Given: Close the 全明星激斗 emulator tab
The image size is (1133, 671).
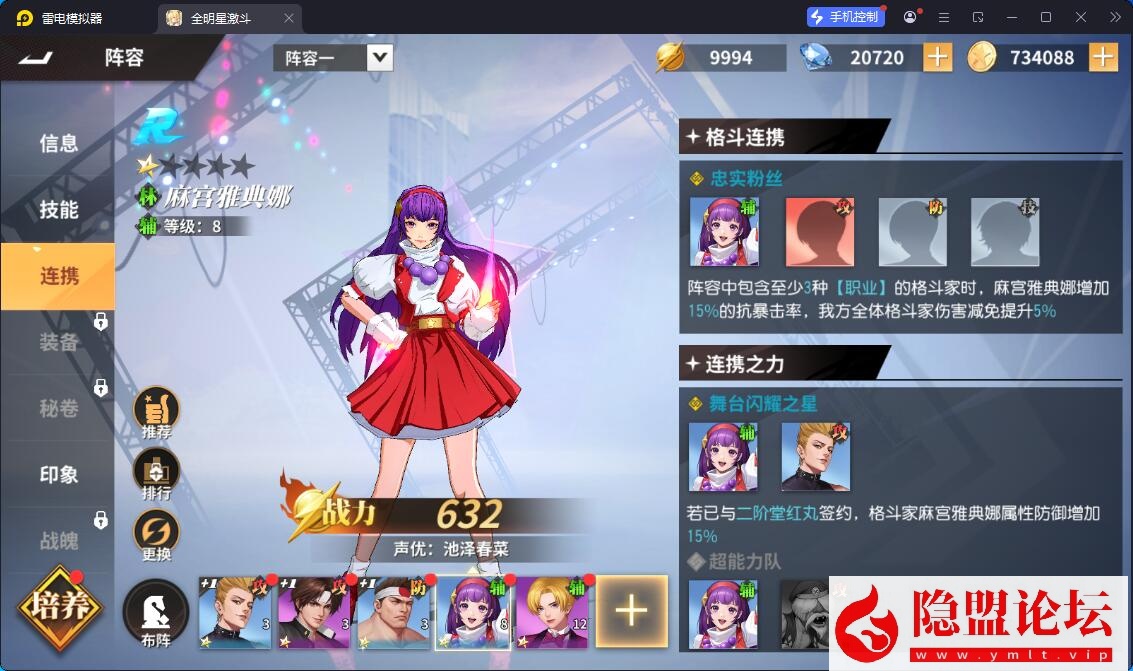Looking at the screenshot, I should pos(289,18).
